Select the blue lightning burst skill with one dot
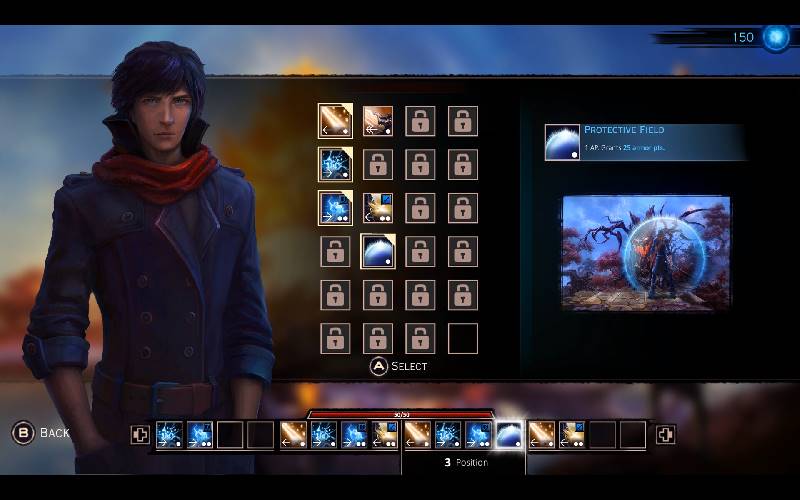The height and width of the screenshot is (500, 800). (335, 164)
